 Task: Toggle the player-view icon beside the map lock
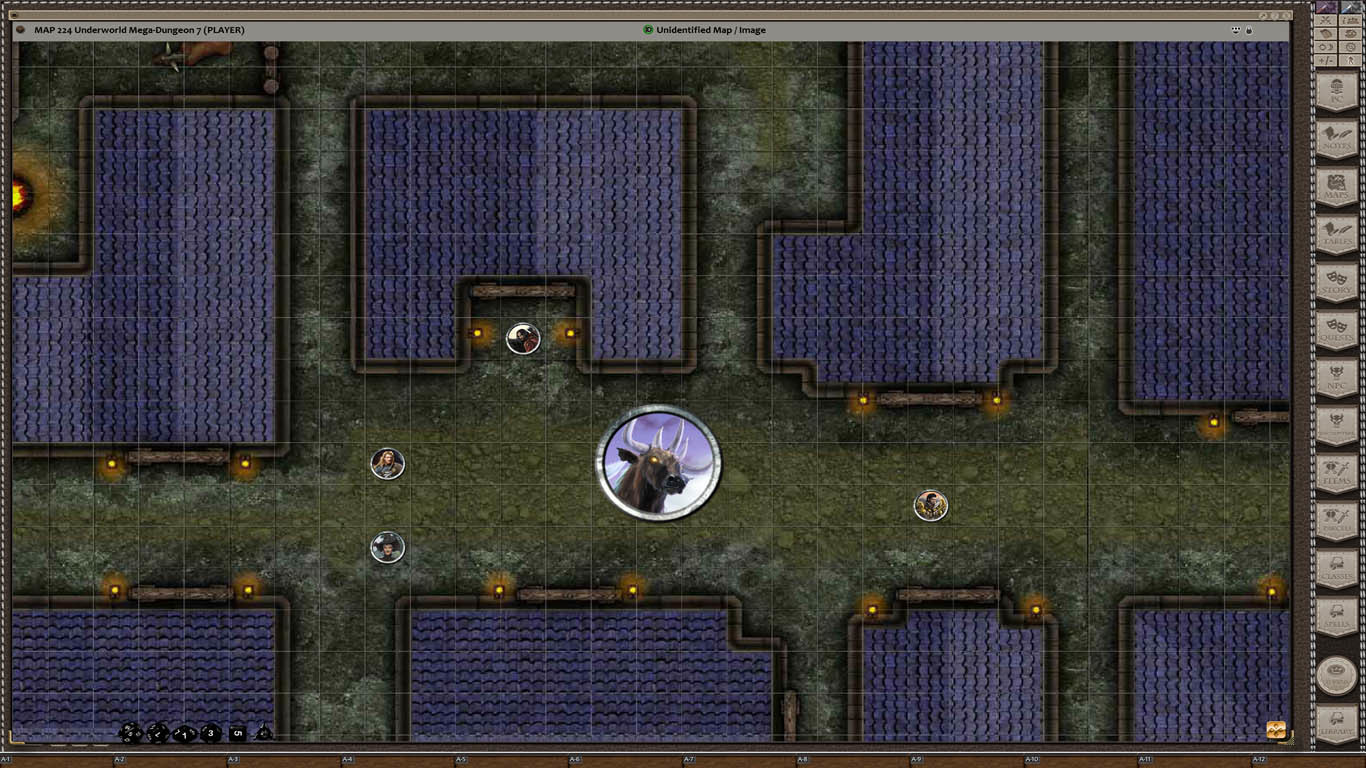point(1234,30)
